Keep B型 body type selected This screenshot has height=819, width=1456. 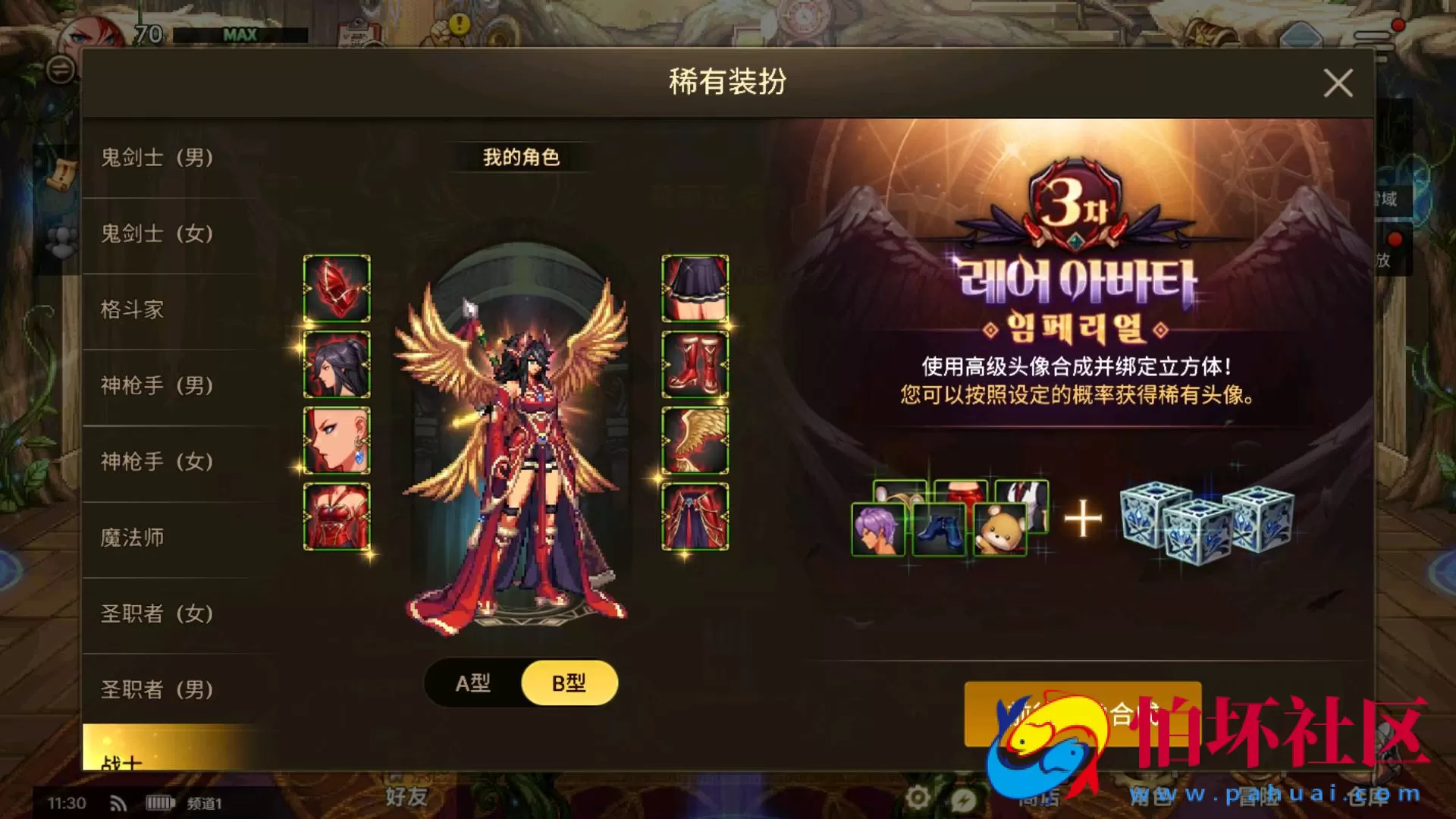[x=569, y=682]
